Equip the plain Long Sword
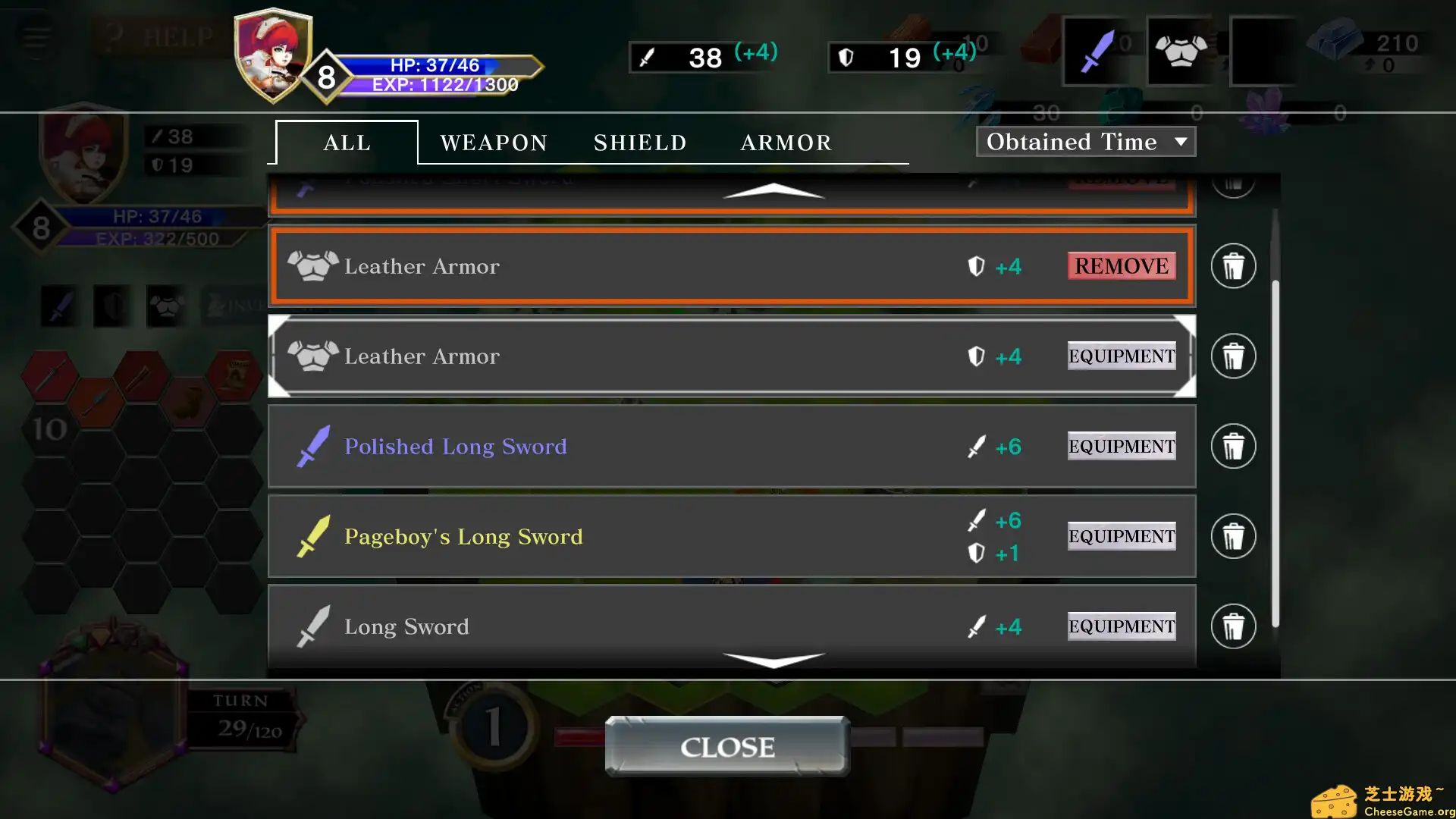This screenshot has width=1456, height=819. [x=1121, y=626]
